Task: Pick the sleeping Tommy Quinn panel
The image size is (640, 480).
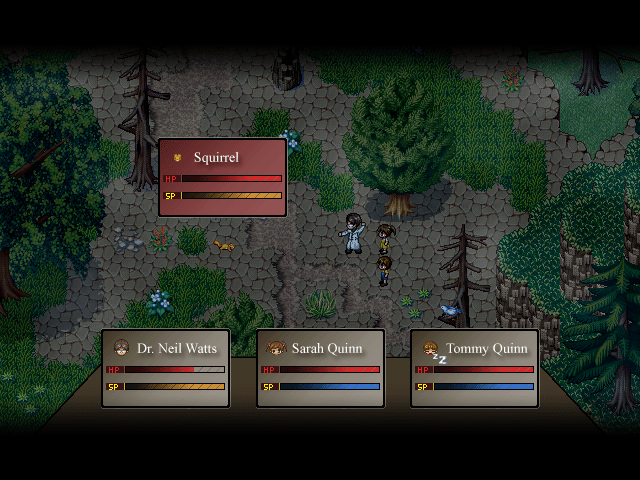Action: [474, 368]
